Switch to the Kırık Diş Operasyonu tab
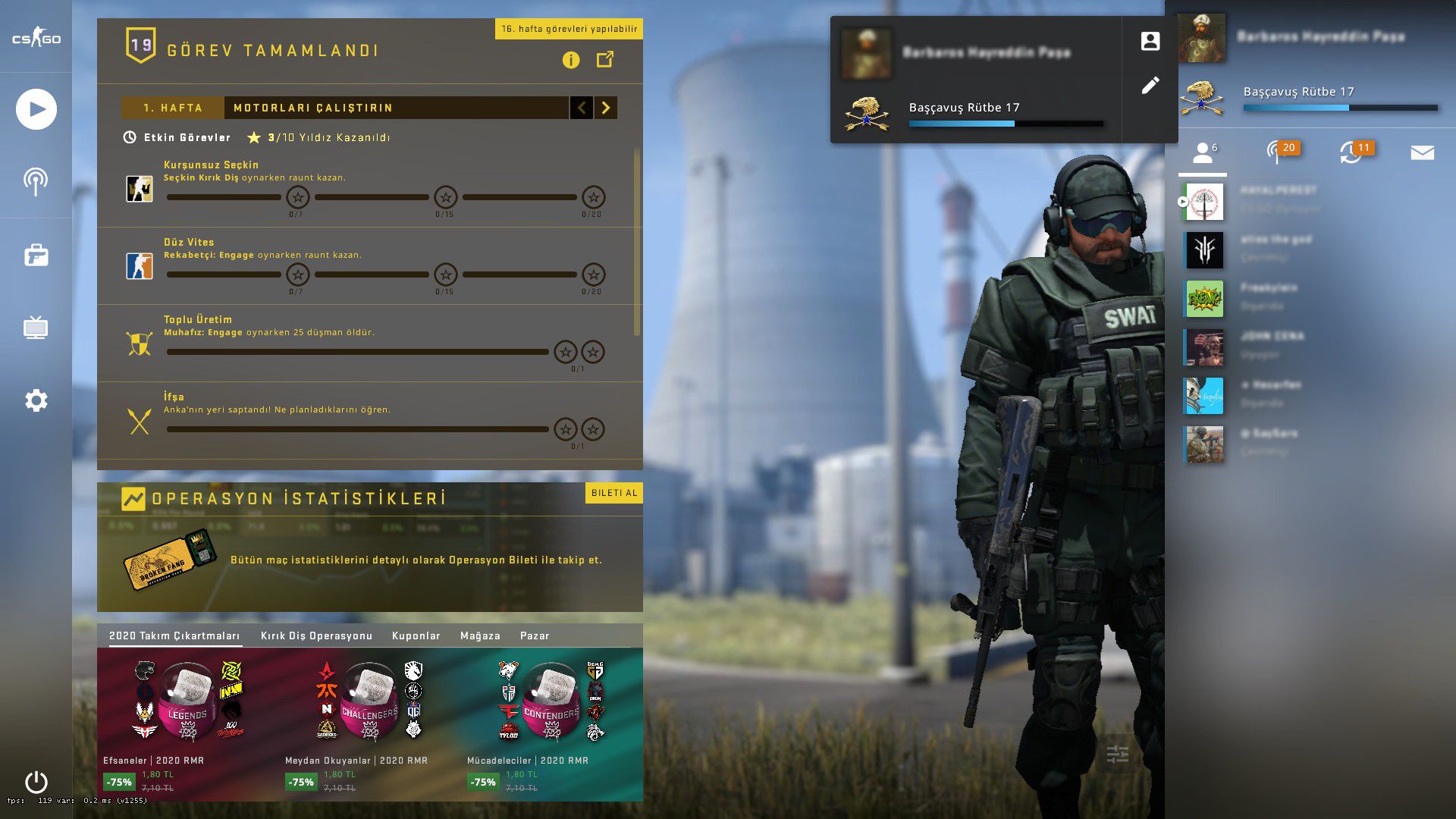This screenshot has width=1456, height=819. [316, 635]
